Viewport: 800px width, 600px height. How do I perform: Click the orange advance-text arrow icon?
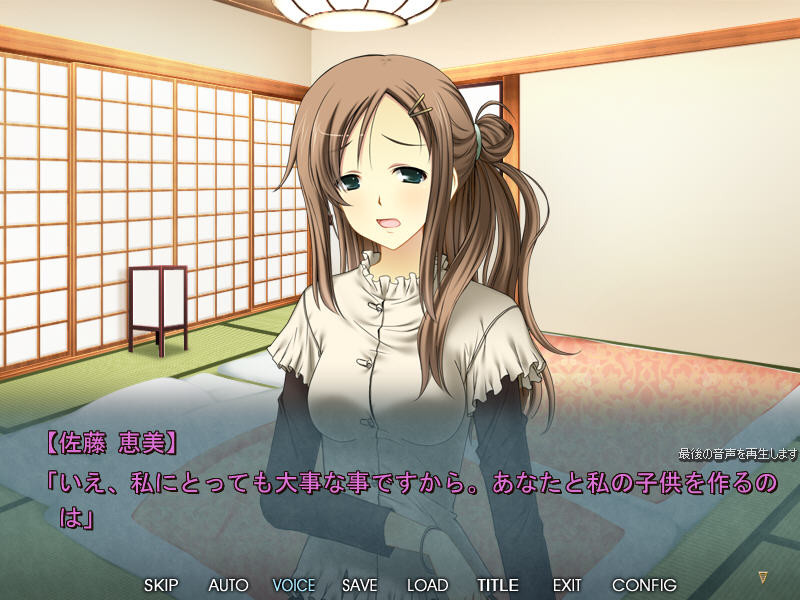tap(763, 578)
